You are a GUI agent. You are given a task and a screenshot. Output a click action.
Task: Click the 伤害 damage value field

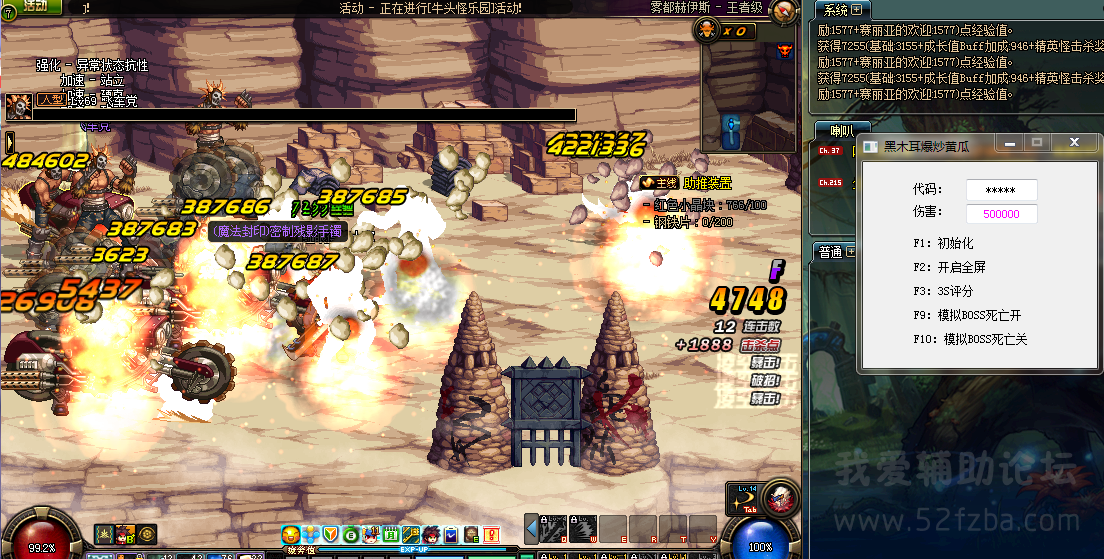(1001, 214)
